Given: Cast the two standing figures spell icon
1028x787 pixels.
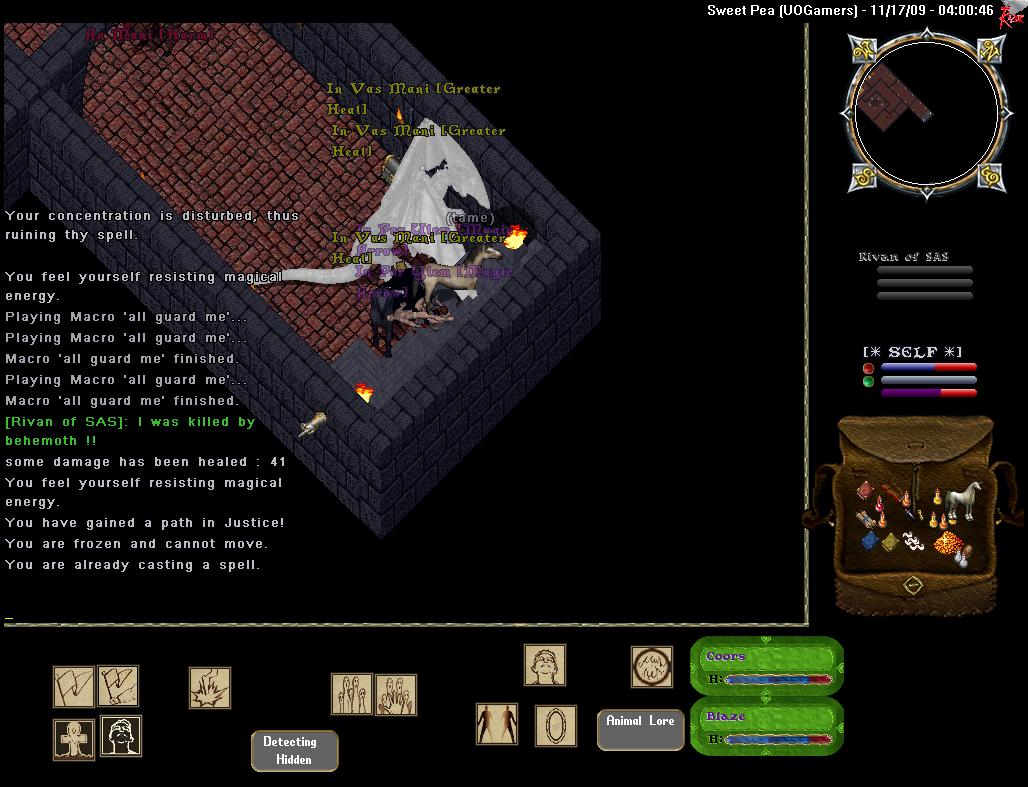Looking at the screenshot, I should (x=496, y=724).
